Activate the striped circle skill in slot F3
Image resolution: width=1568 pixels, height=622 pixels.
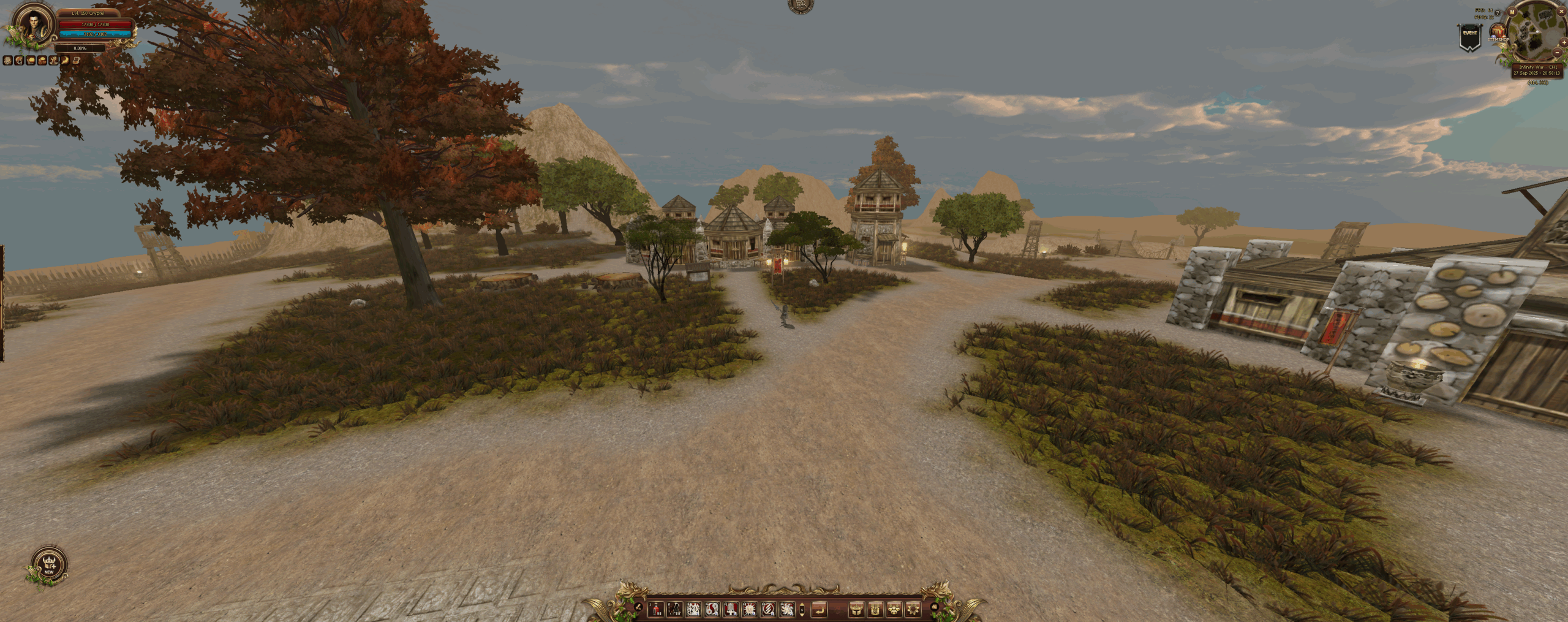[767, 609]
